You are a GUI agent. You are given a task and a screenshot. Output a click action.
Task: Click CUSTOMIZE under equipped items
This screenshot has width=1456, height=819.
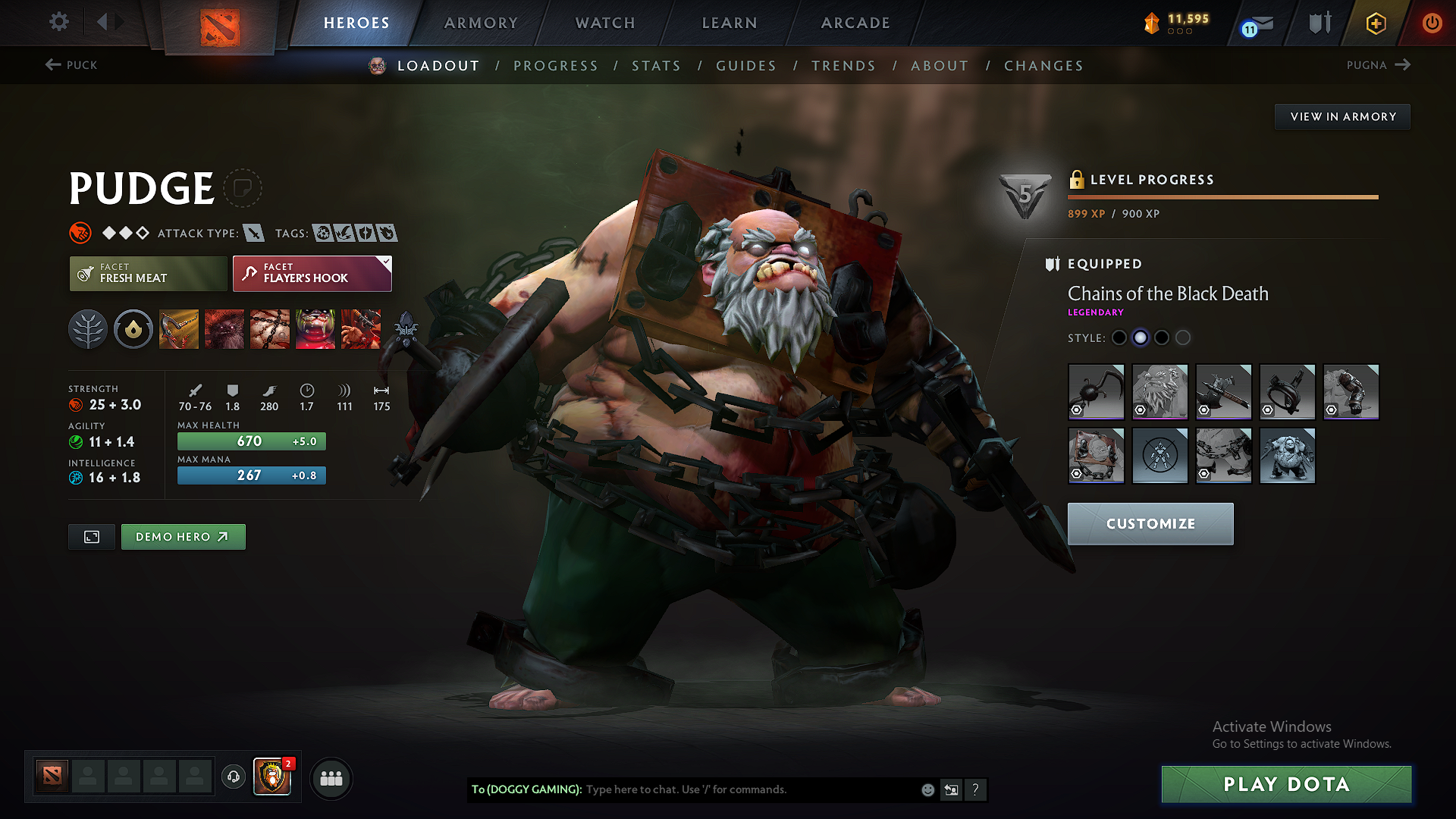(1150, 523)
